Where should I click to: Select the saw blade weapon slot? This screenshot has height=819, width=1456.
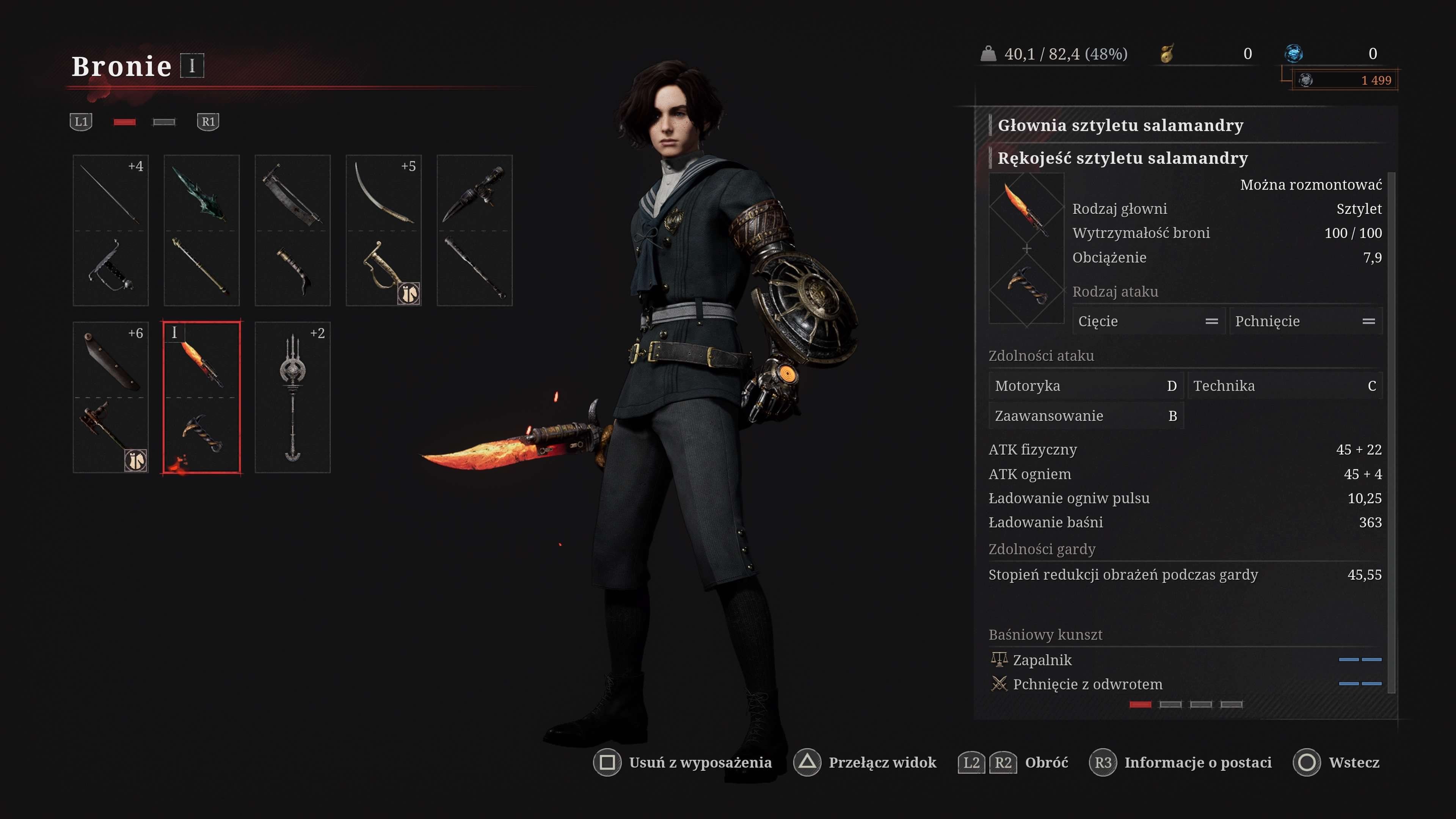tap(293, 230)
